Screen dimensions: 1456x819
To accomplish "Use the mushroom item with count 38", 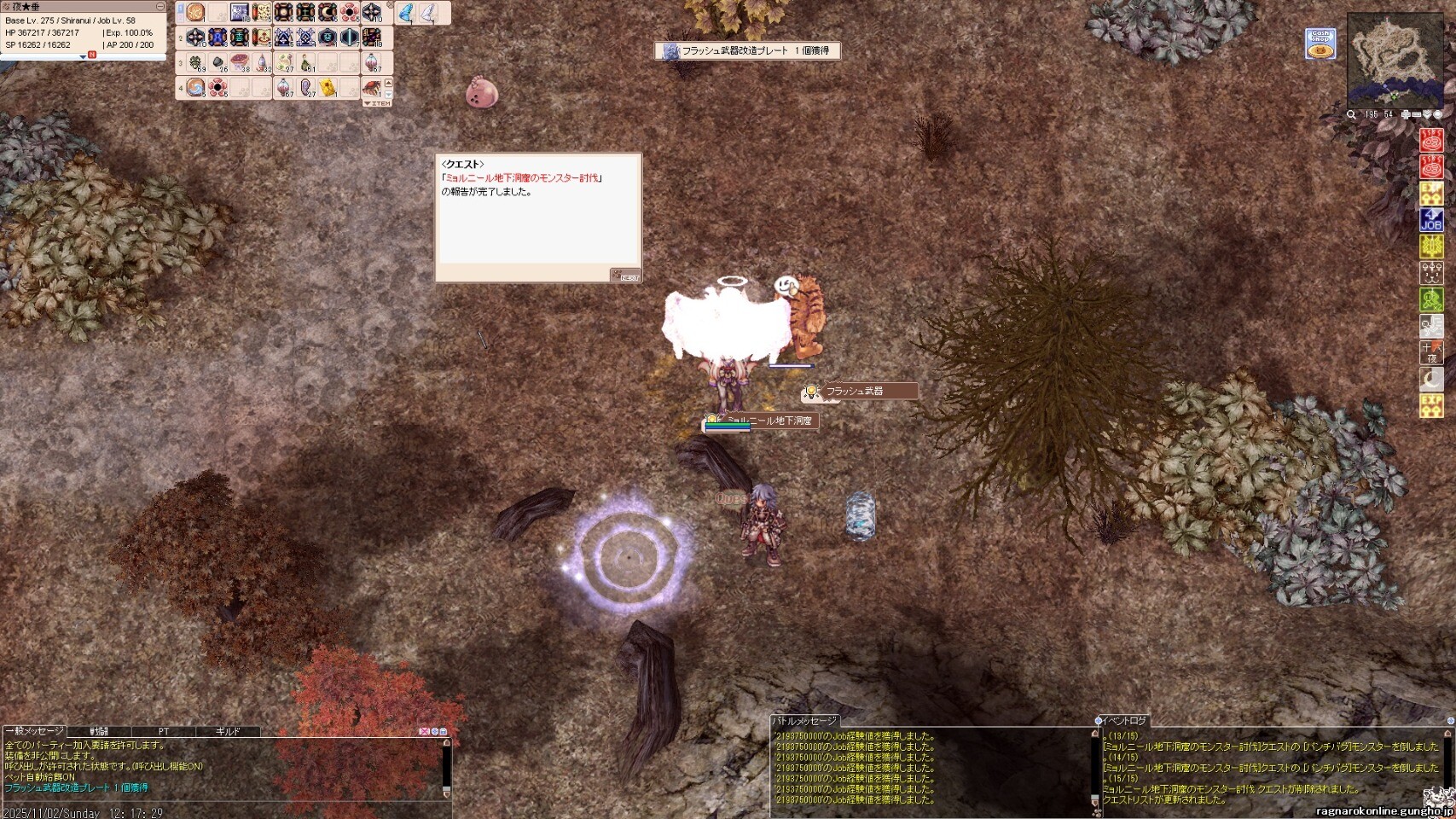I will (x=241, y=62).
